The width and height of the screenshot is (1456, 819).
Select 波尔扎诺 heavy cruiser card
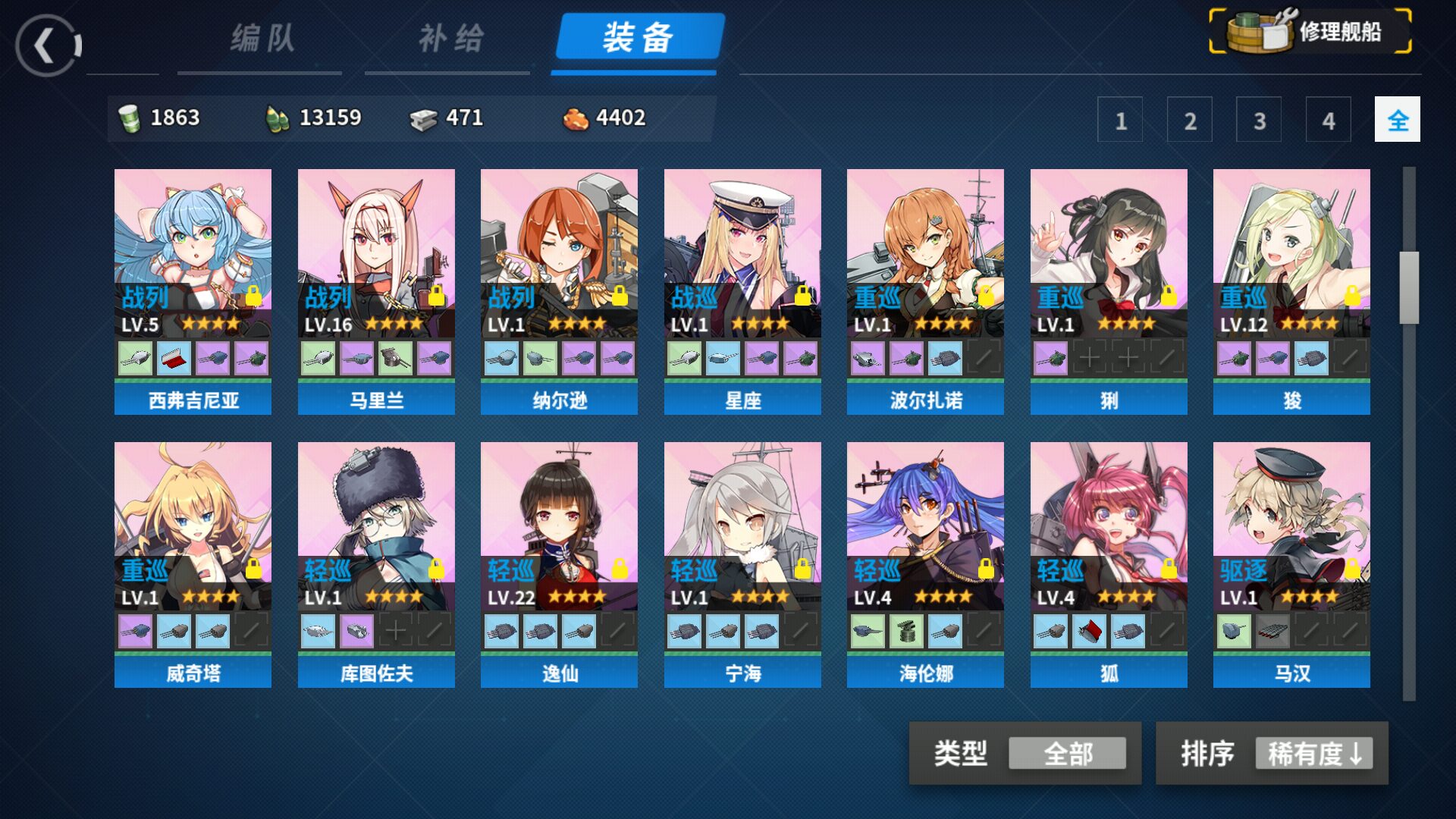925,250
